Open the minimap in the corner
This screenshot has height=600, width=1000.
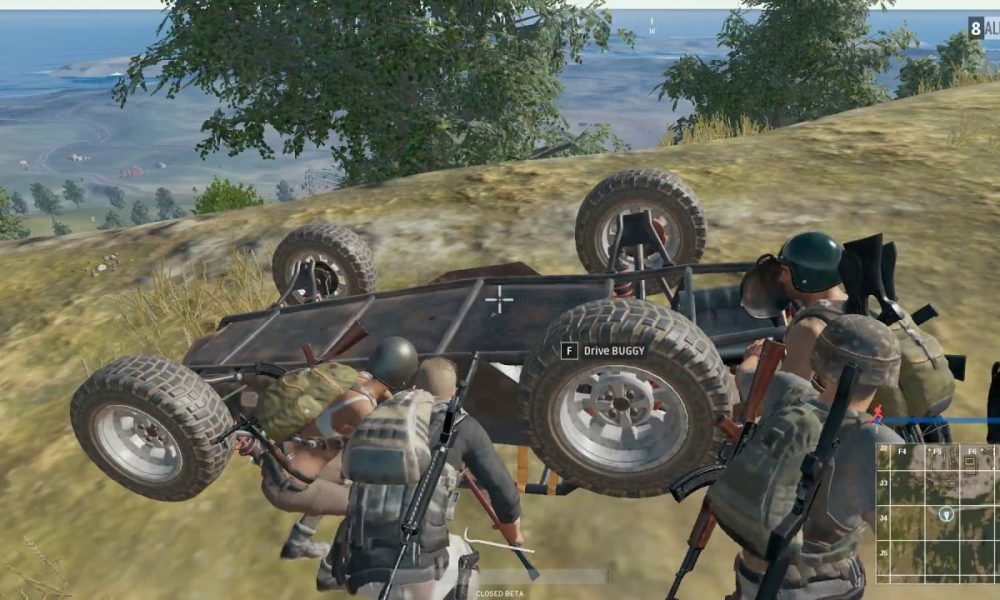coord(938,514)
